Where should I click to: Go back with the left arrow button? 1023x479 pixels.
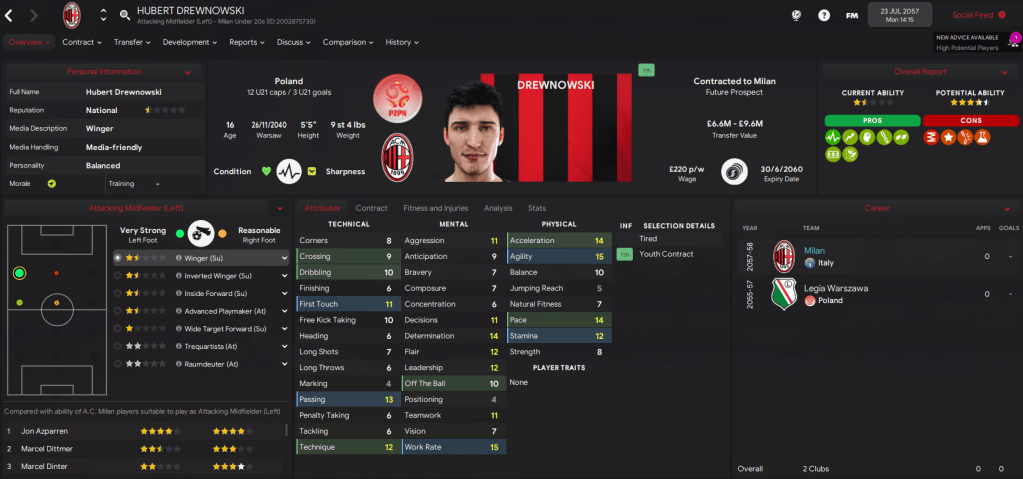tap(9, 15)
